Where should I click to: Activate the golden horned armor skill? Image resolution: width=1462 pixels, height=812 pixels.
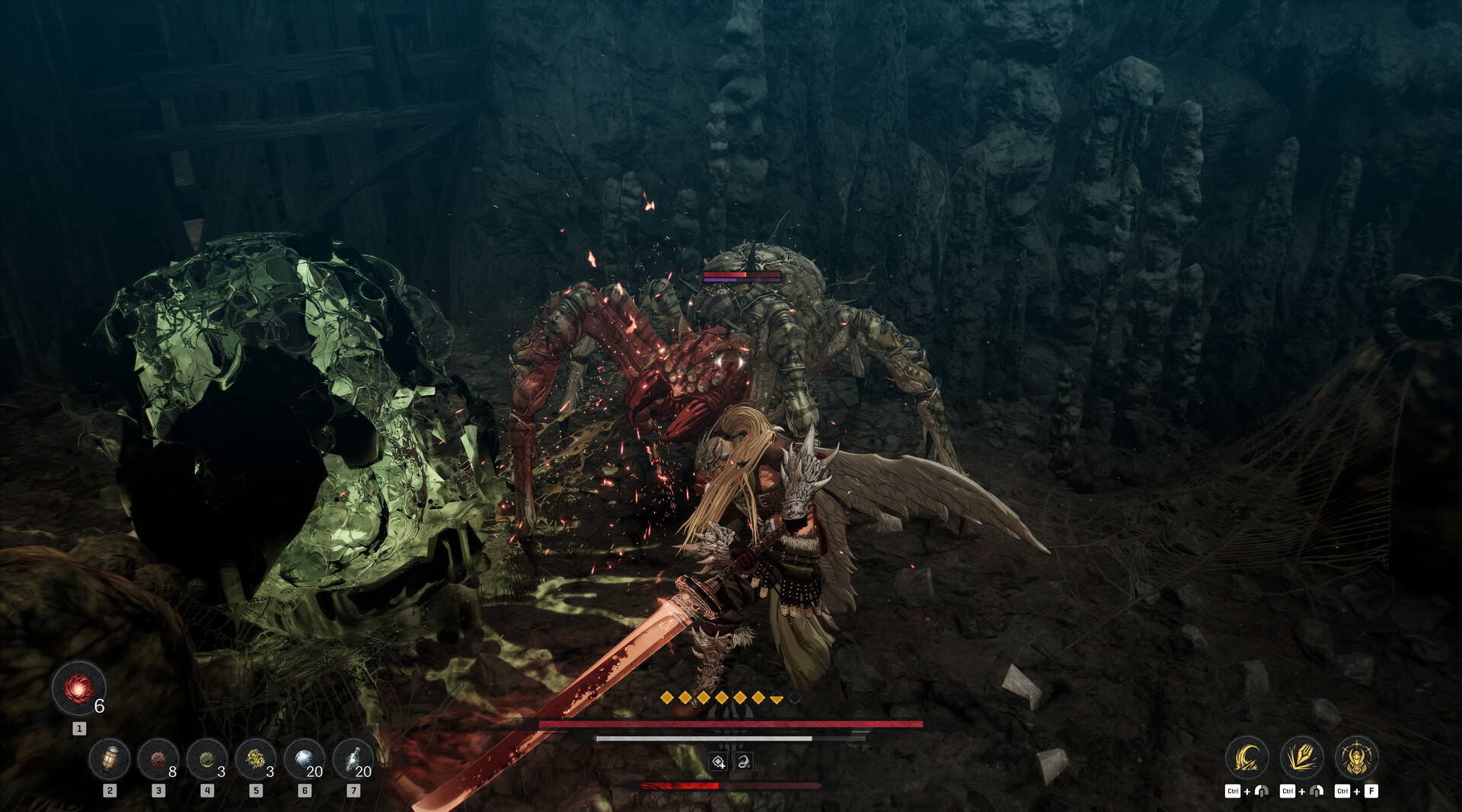[1356, 757]
